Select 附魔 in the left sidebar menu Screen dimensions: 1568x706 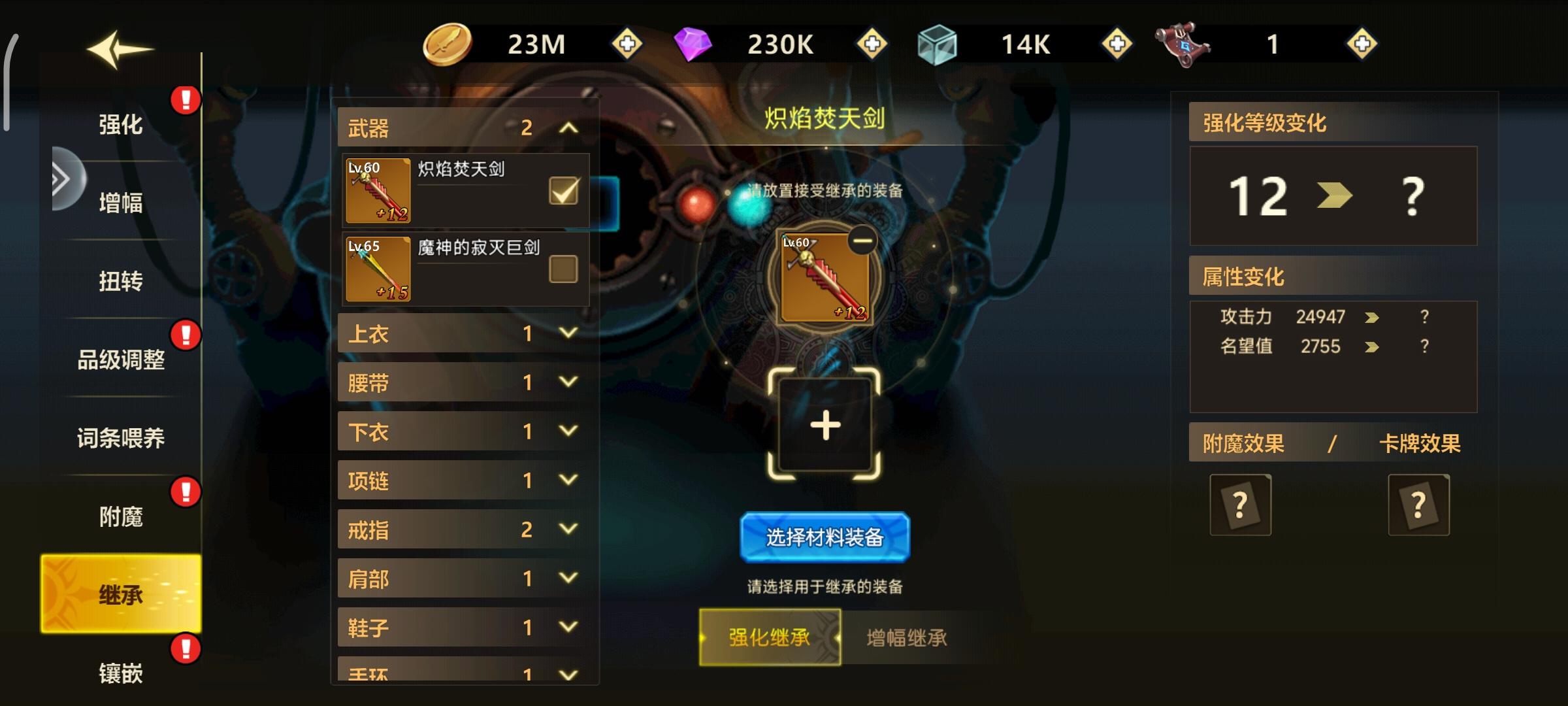(122, 516)
